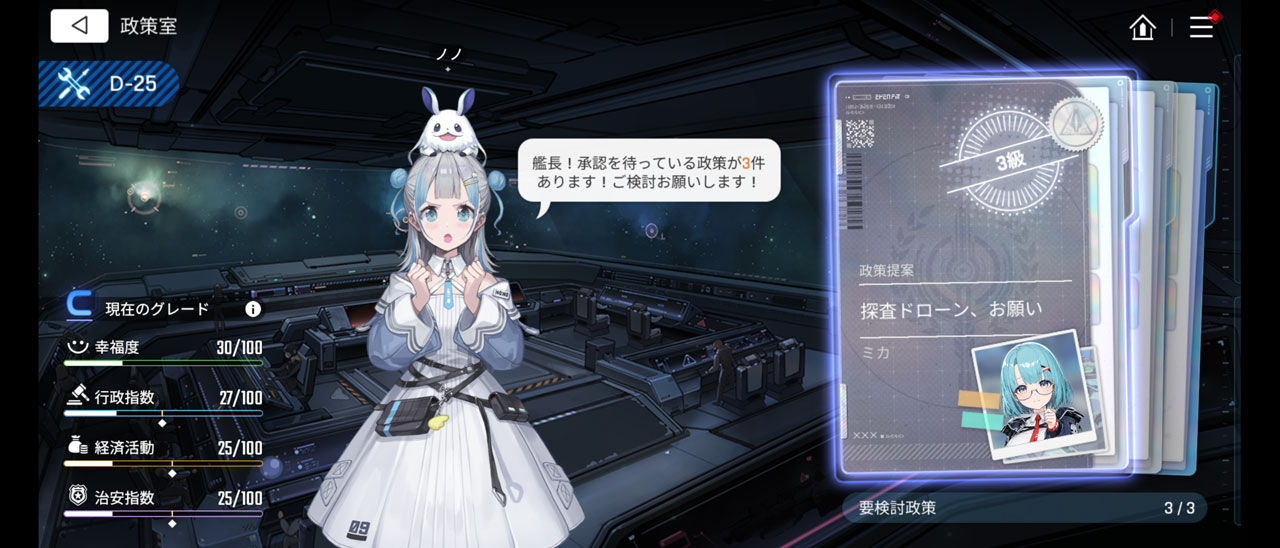Open the home screen via house icon
Image resolution: width=1280 pixels, height=548 pixels.
pos(1142,27)
